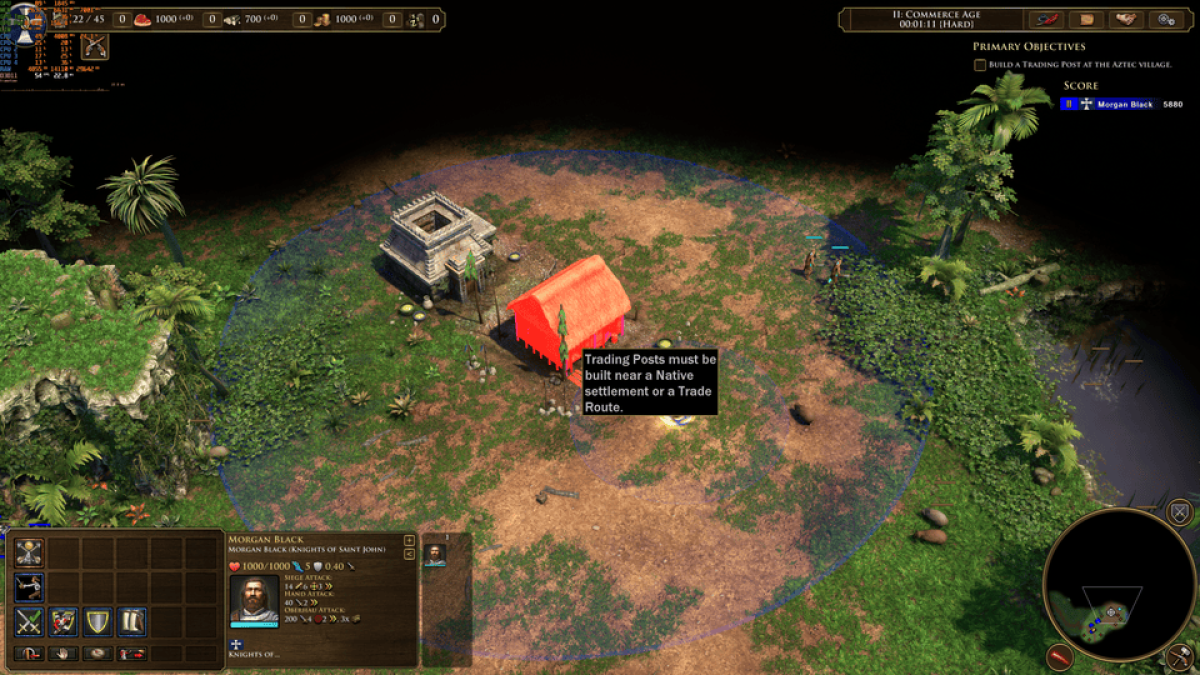This screenshot has height=675, width=1200.
Task: Click the open hand stop command
Action: (x=64, y=654)
